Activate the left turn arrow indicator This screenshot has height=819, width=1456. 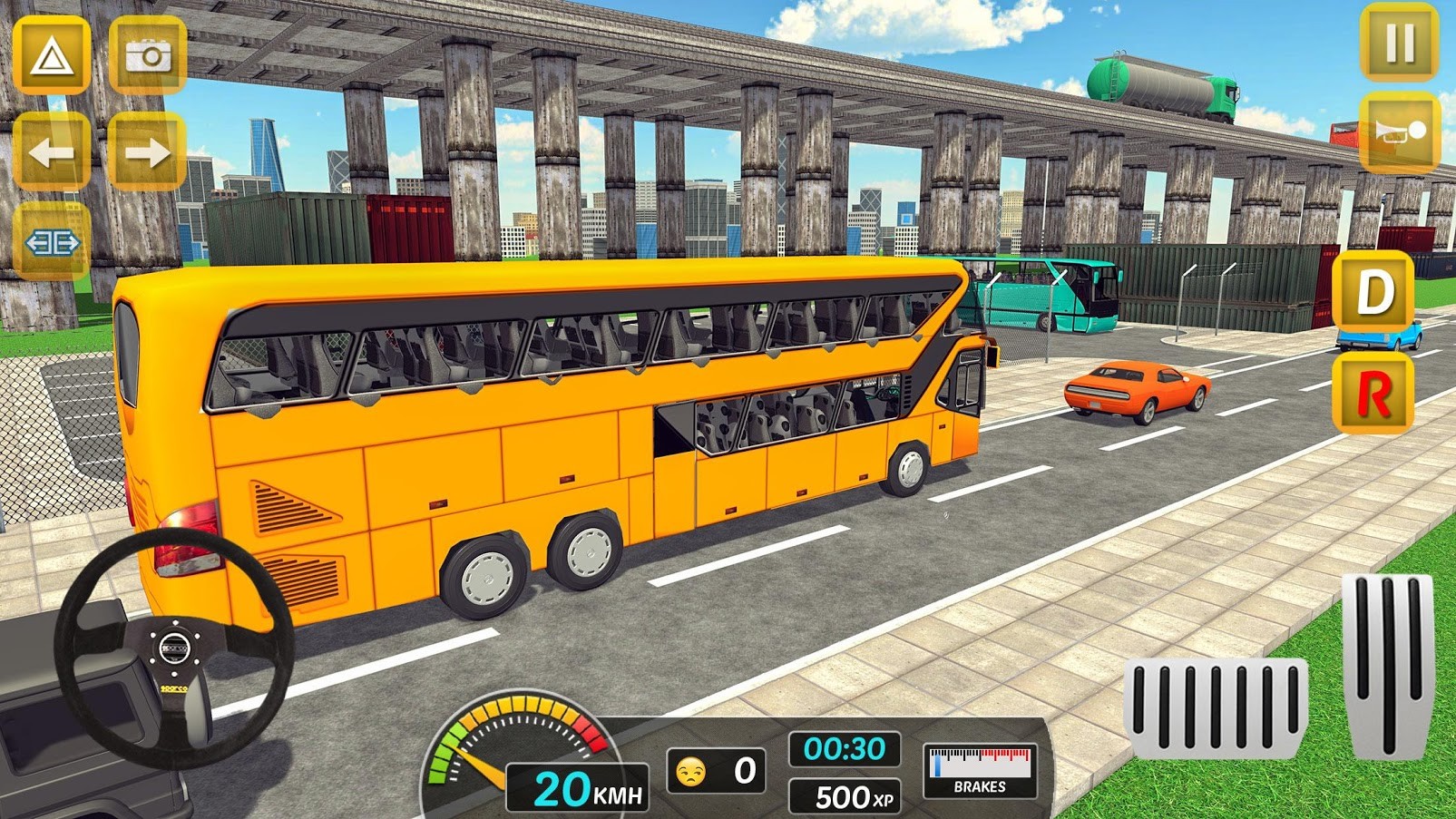pos(52,152)
